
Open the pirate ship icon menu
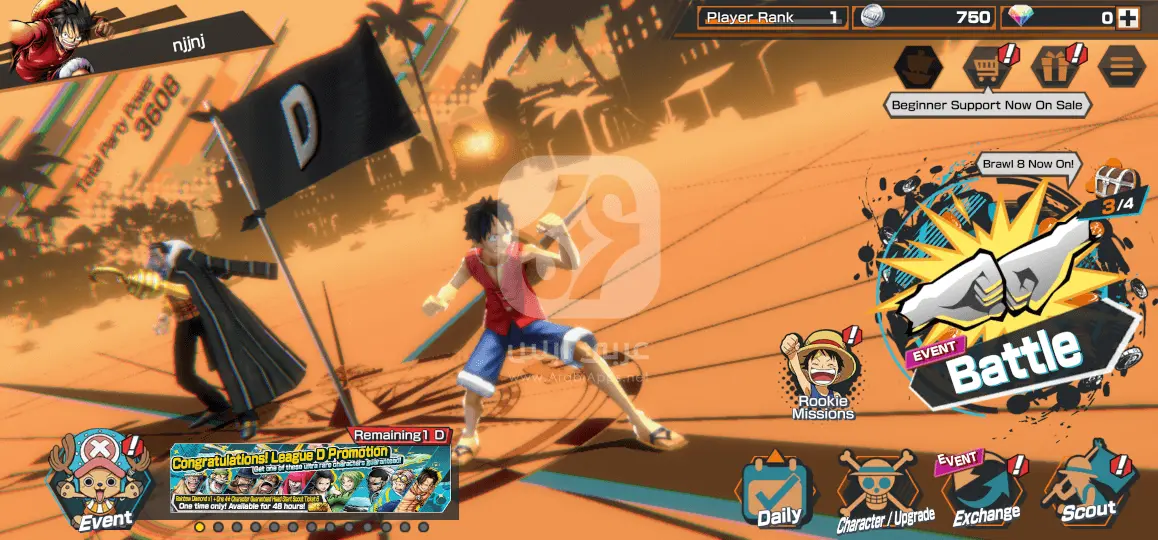[x=918, y=67]
